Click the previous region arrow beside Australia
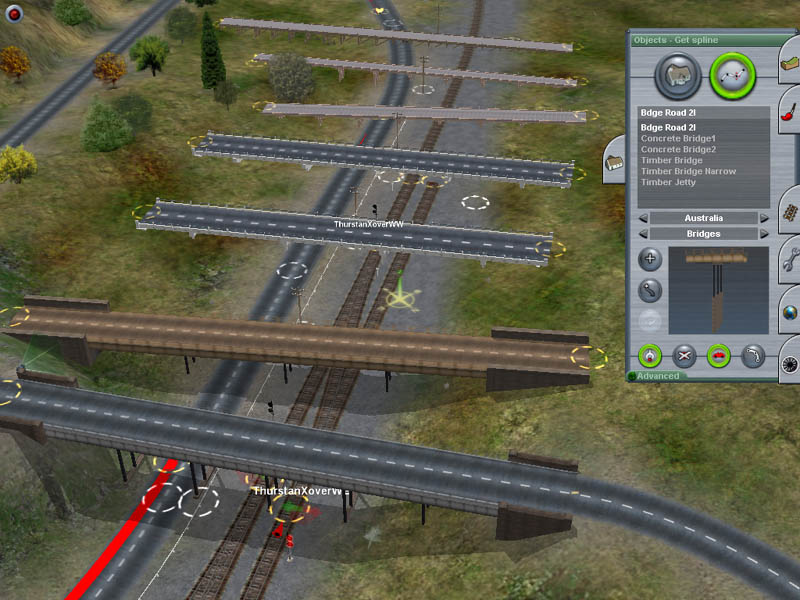Screen dimensions: 800x600 pos(643,218)
